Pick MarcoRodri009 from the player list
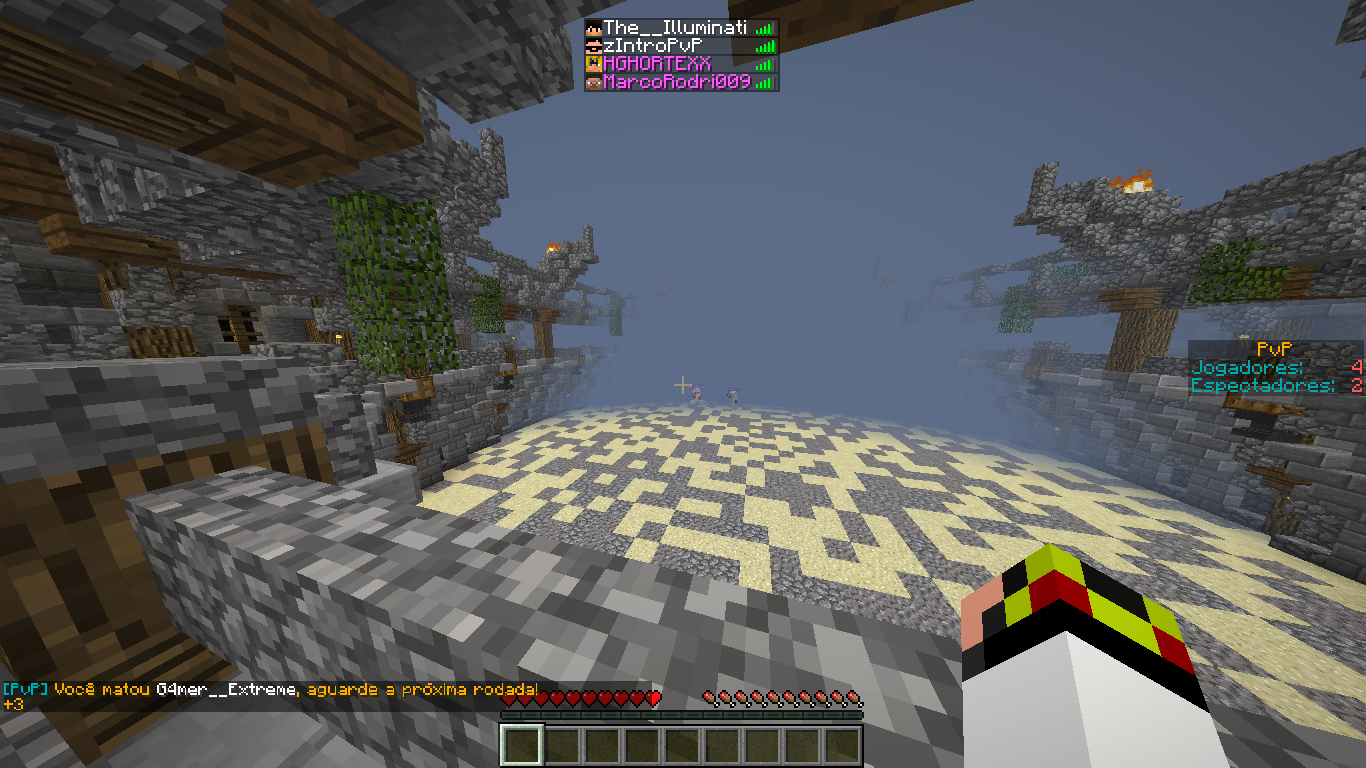1366x768 pixels. click(x=676, y=82)
